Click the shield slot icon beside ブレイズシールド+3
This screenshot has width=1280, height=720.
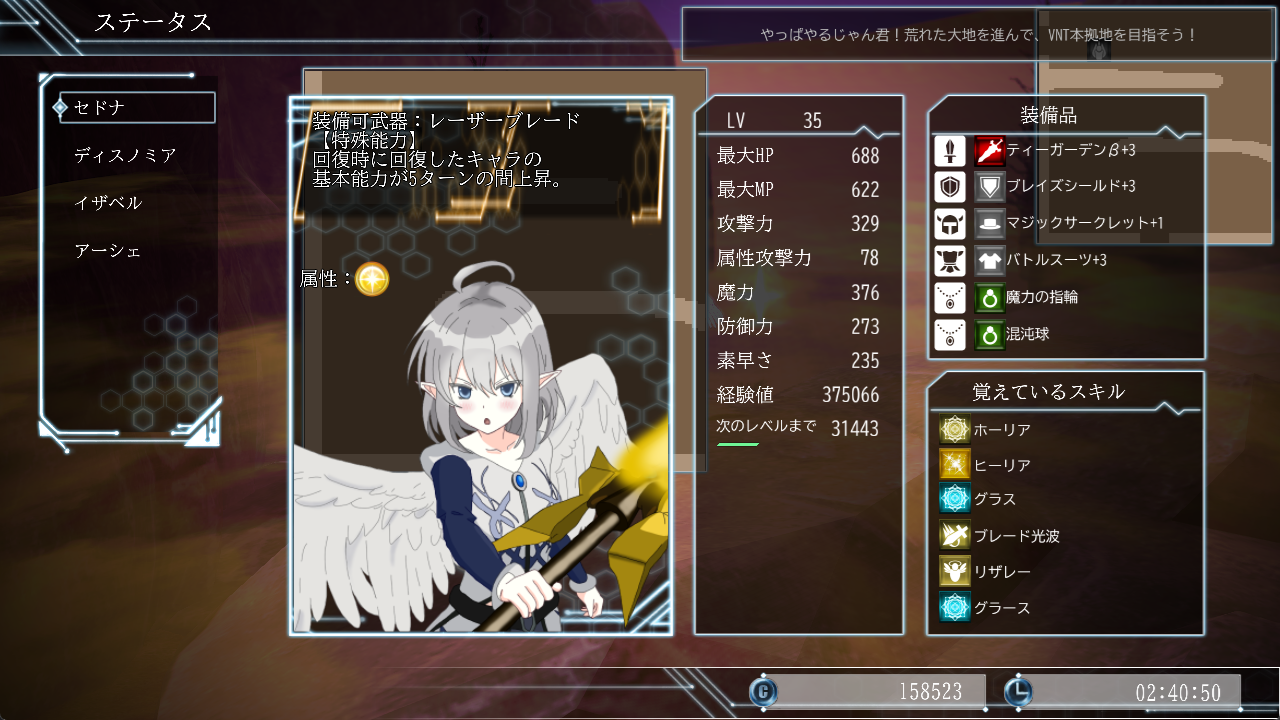point(949,187)
